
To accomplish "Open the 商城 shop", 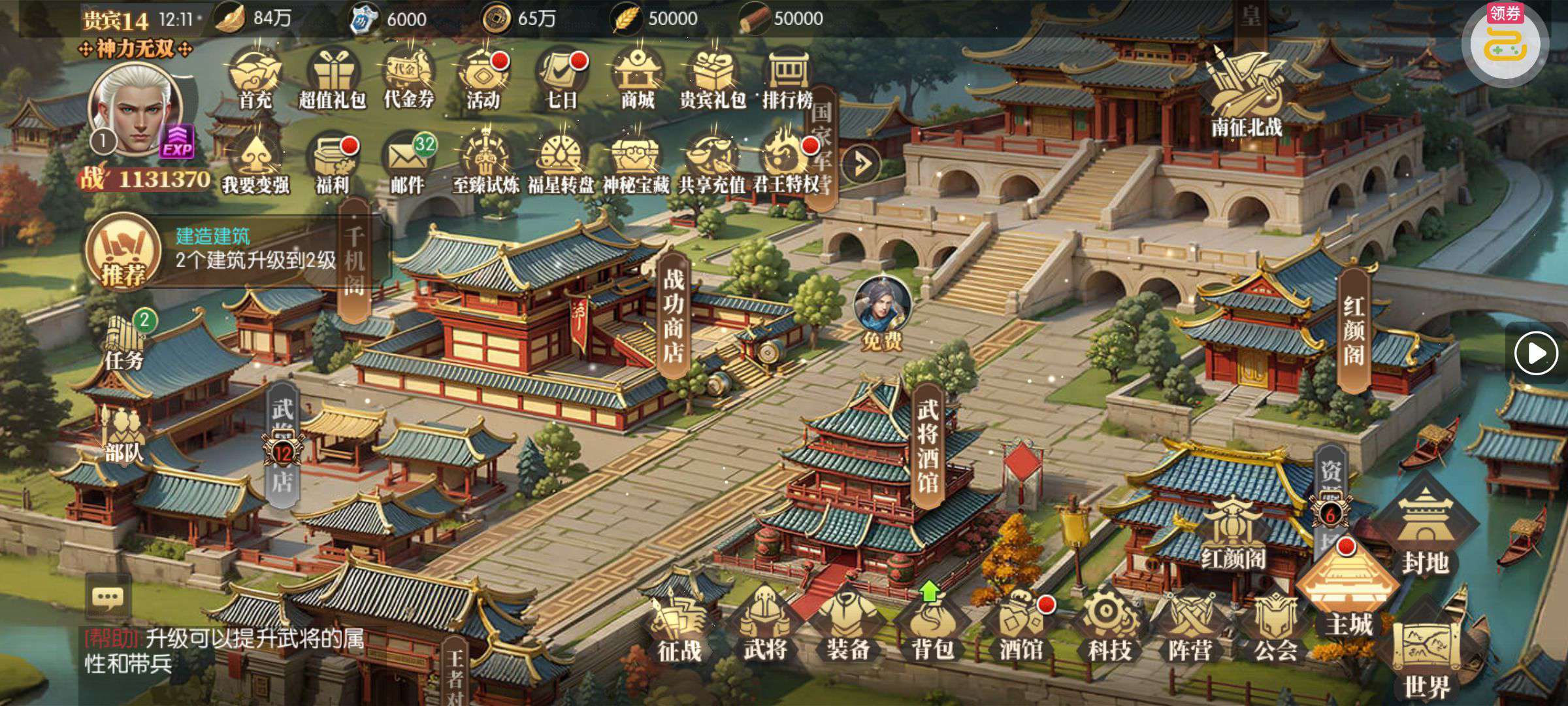I will (637, 78).
